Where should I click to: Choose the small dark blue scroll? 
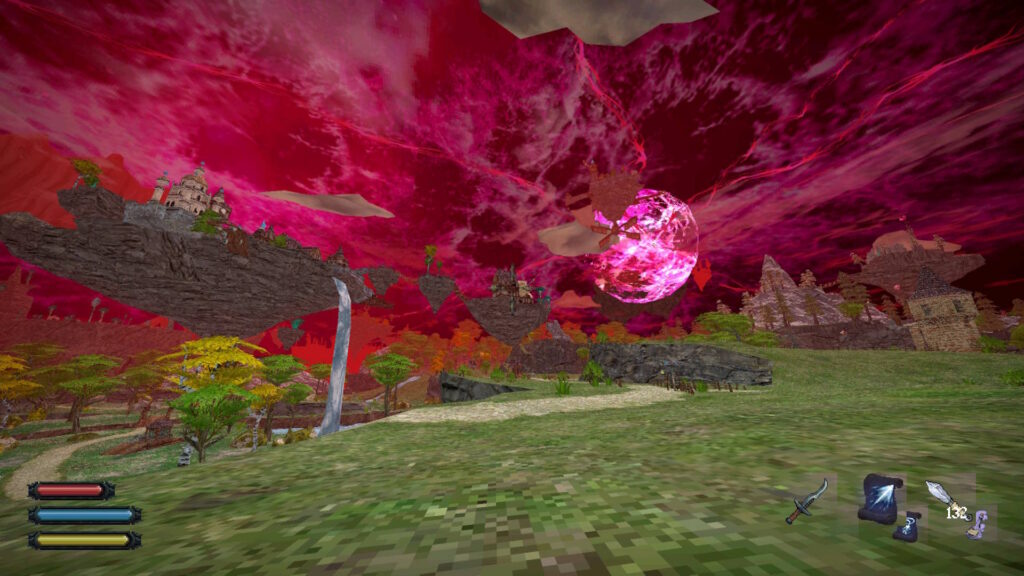(x=907, y=527)
